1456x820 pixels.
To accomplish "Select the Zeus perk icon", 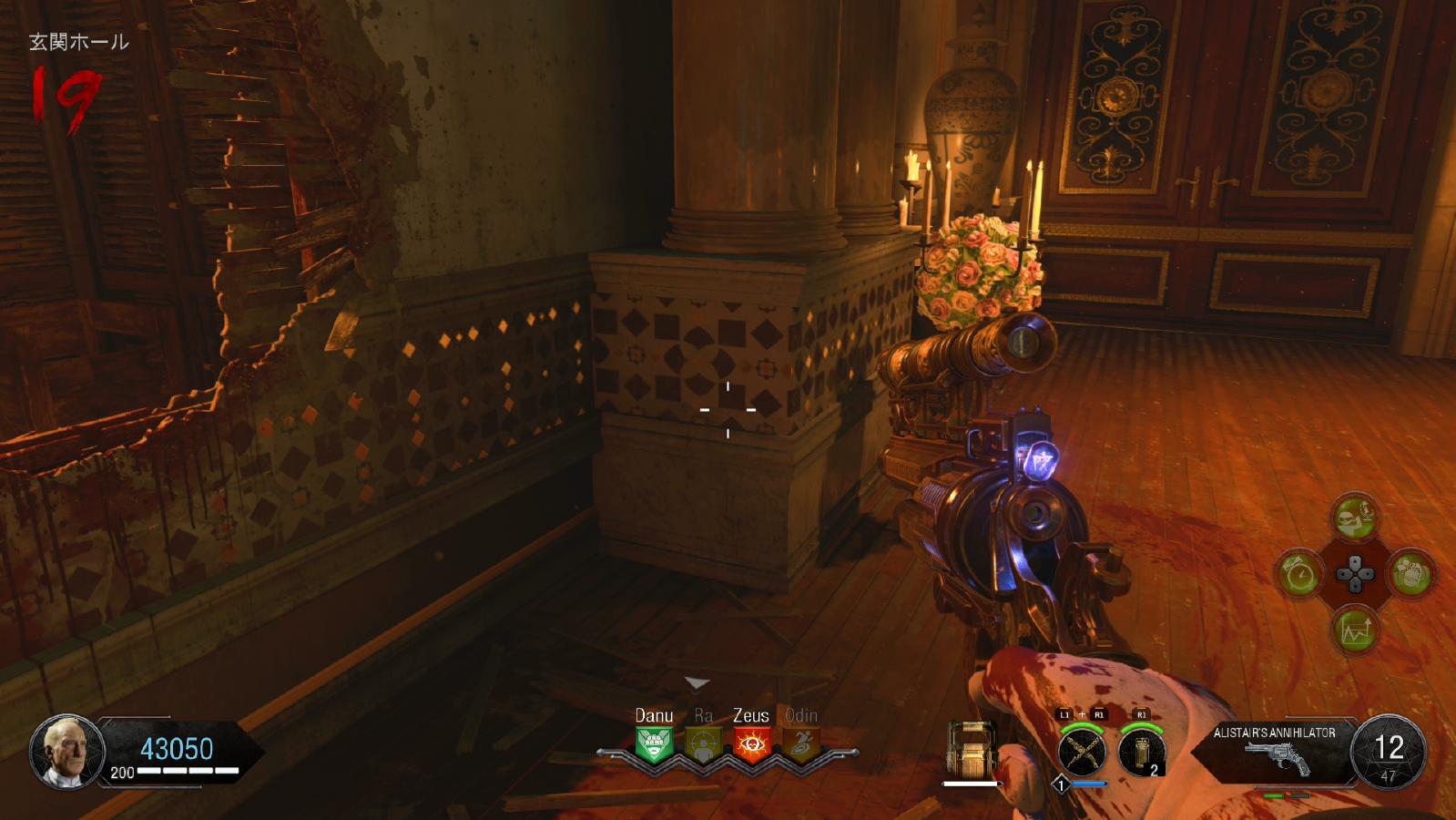I will (x=751, y=745).
